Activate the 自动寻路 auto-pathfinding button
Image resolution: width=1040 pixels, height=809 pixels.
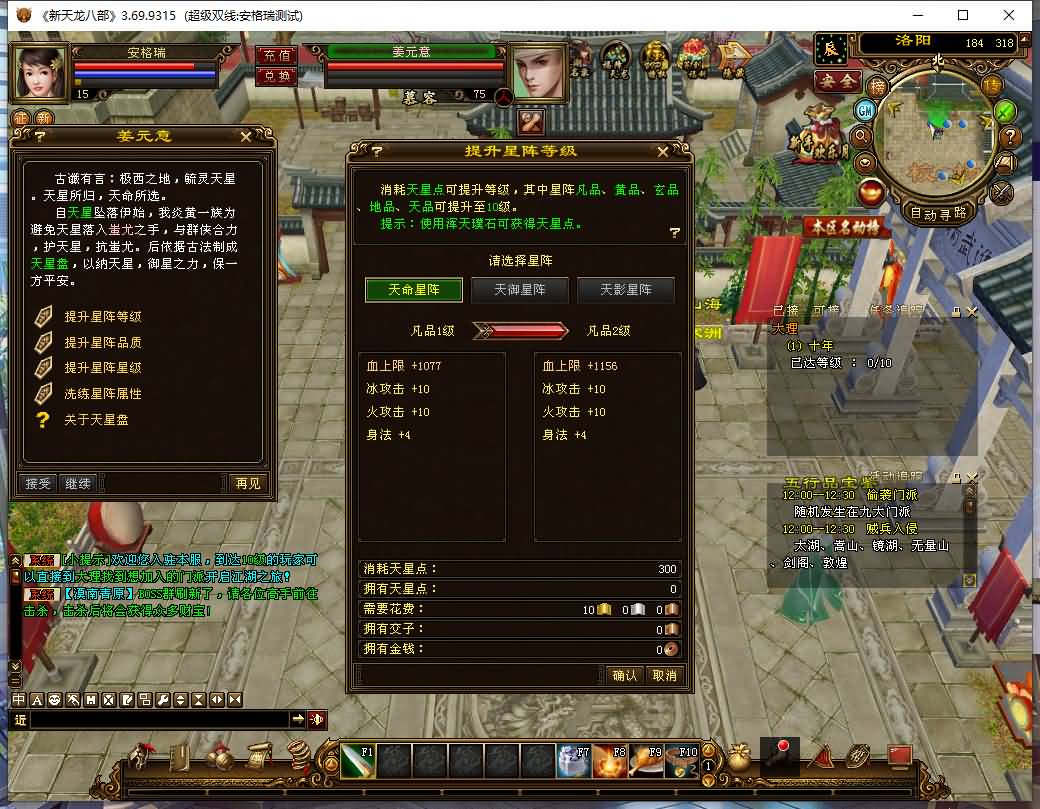[x=938, y=213]
